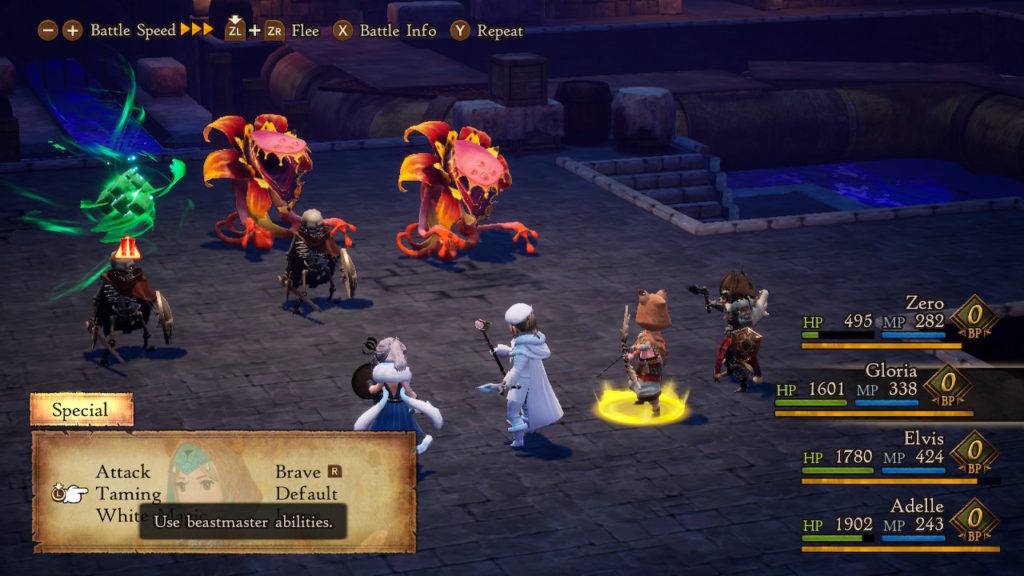Viewport: 1024px width, 576px height.
Task: Choose Default to guard
Action: (306, 493)
